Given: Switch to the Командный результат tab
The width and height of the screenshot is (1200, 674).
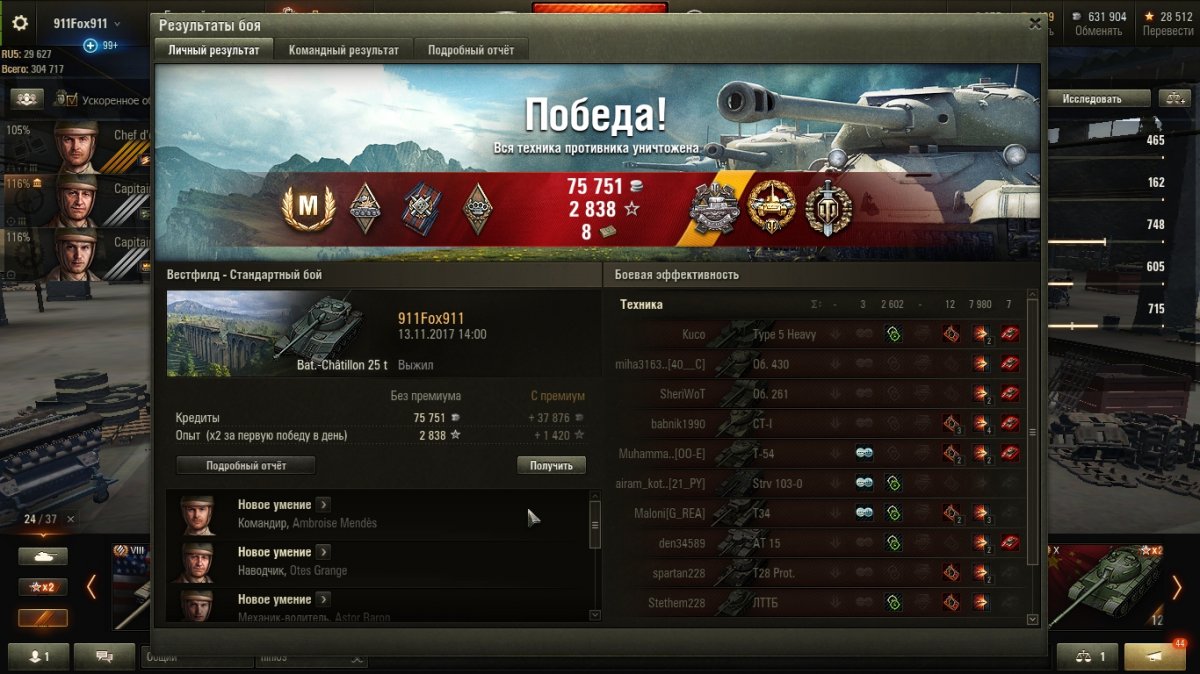Looking at the screenshot, I should point(343,50).
